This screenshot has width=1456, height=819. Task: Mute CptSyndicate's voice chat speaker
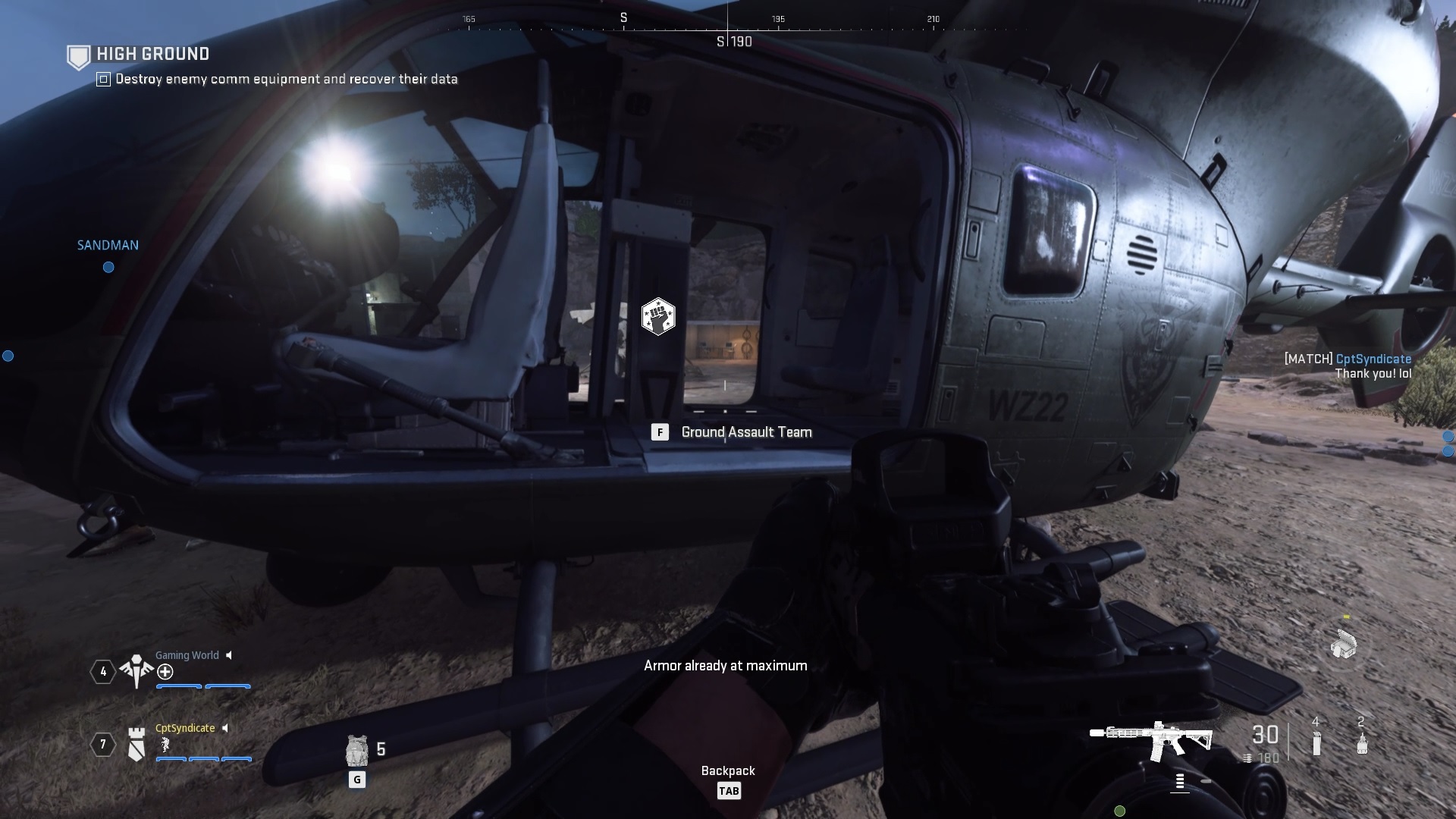[225, 728]
